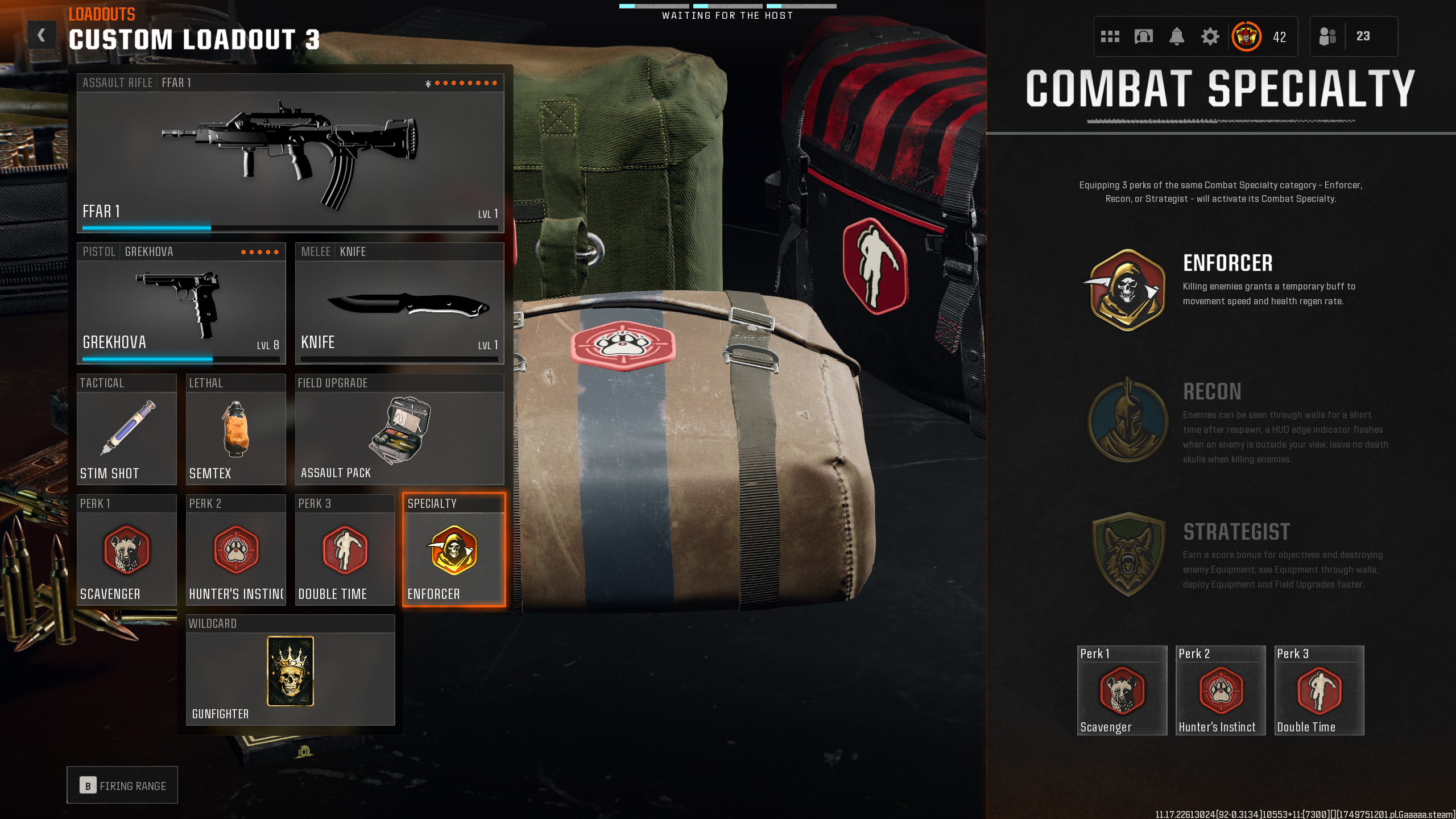Show notifications via the bell icon

[1177, 37]
